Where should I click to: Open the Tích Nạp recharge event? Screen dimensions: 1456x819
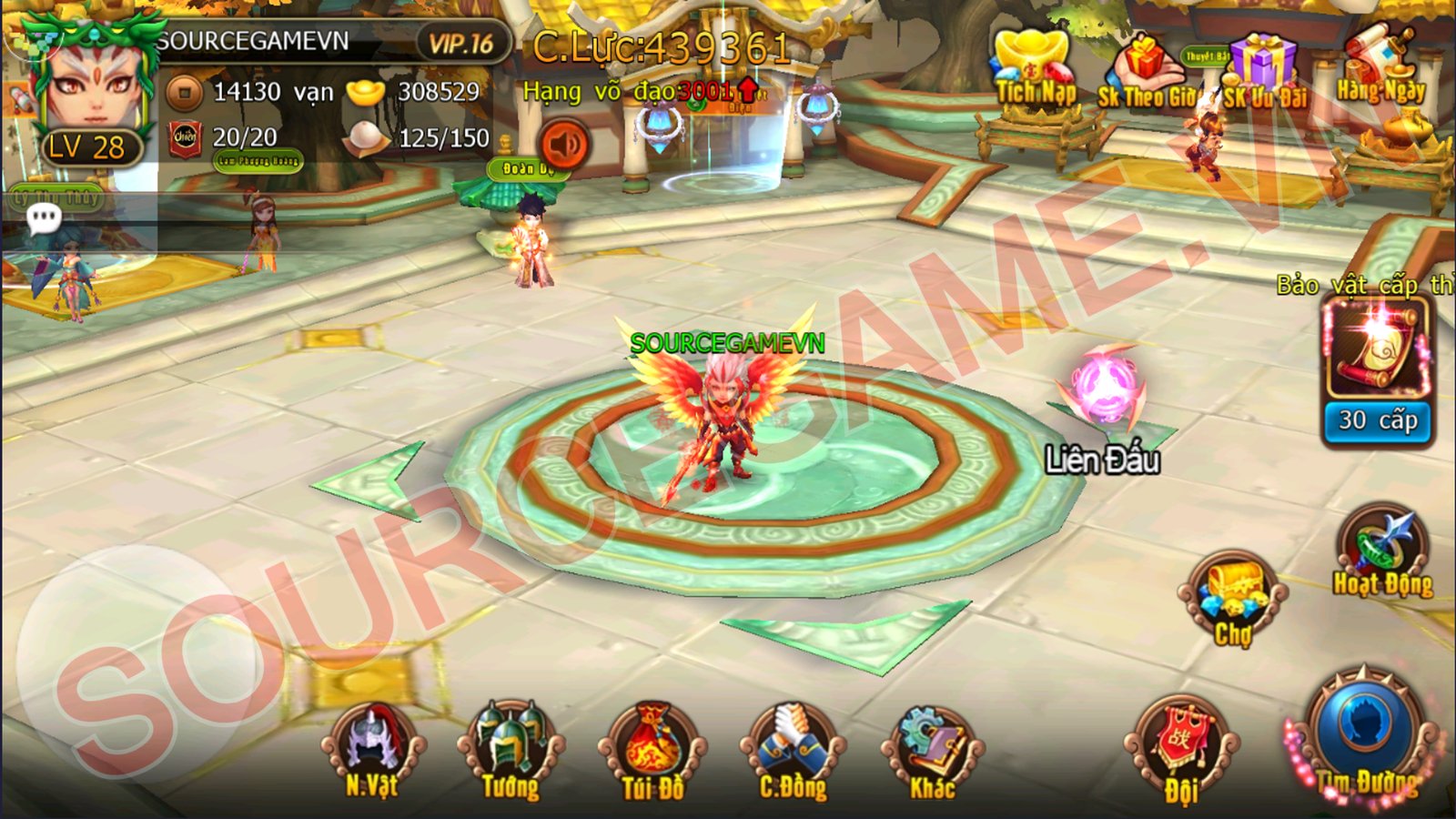(1036, 71)
